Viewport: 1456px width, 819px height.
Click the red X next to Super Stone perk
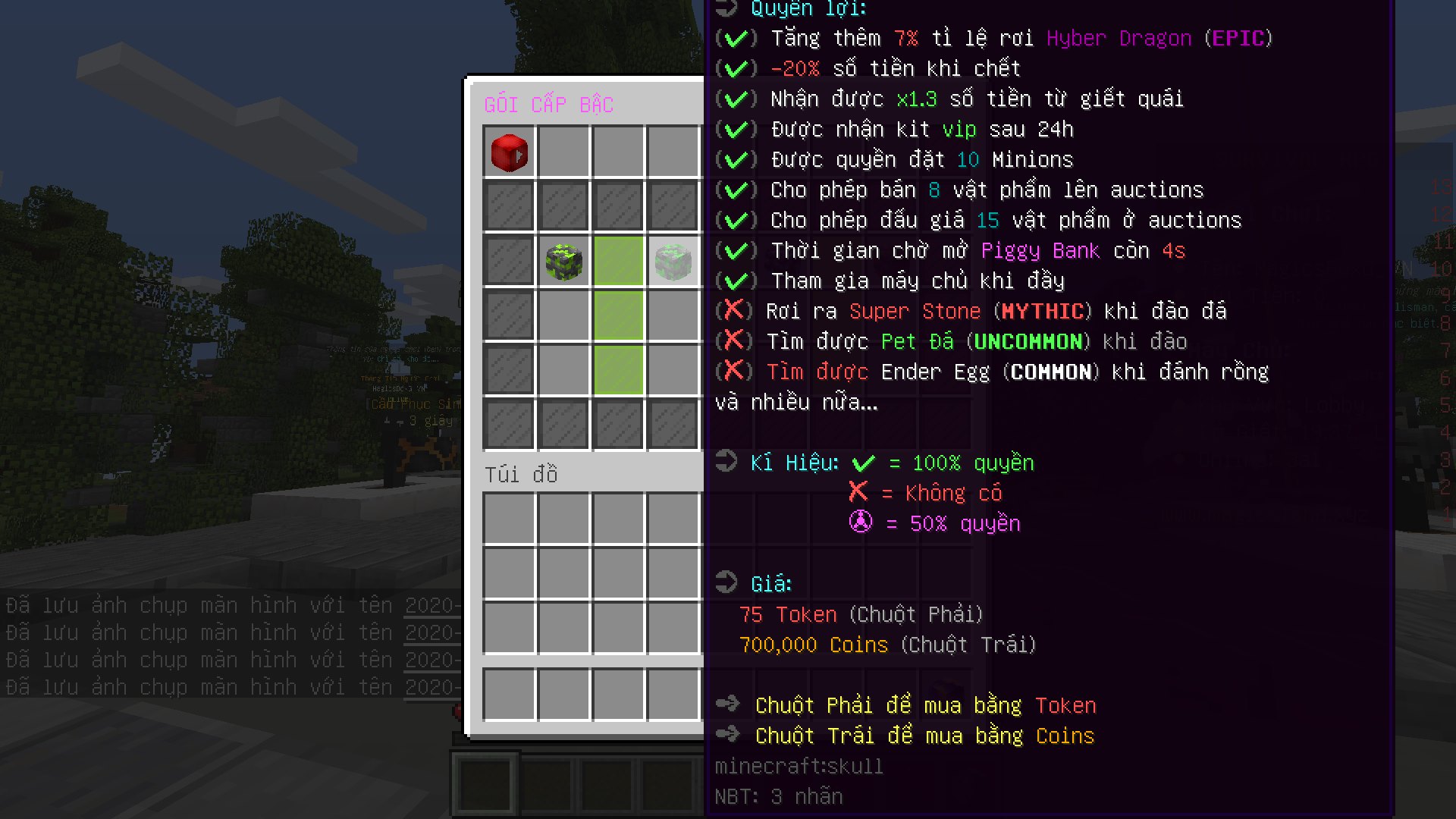[x=734, y=310]
